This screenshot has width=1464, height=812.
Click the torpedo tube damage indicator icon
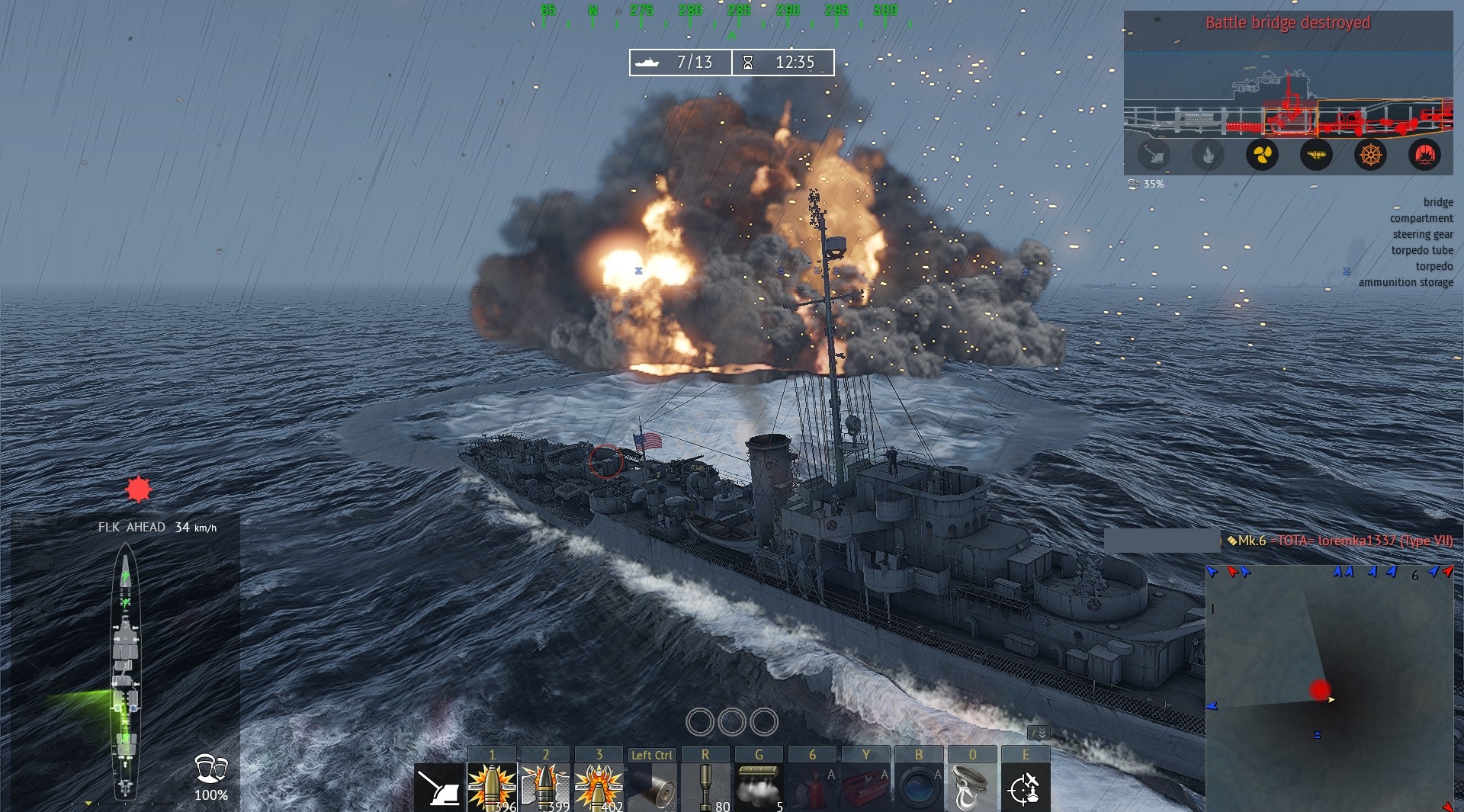(x=1316, y=156)
